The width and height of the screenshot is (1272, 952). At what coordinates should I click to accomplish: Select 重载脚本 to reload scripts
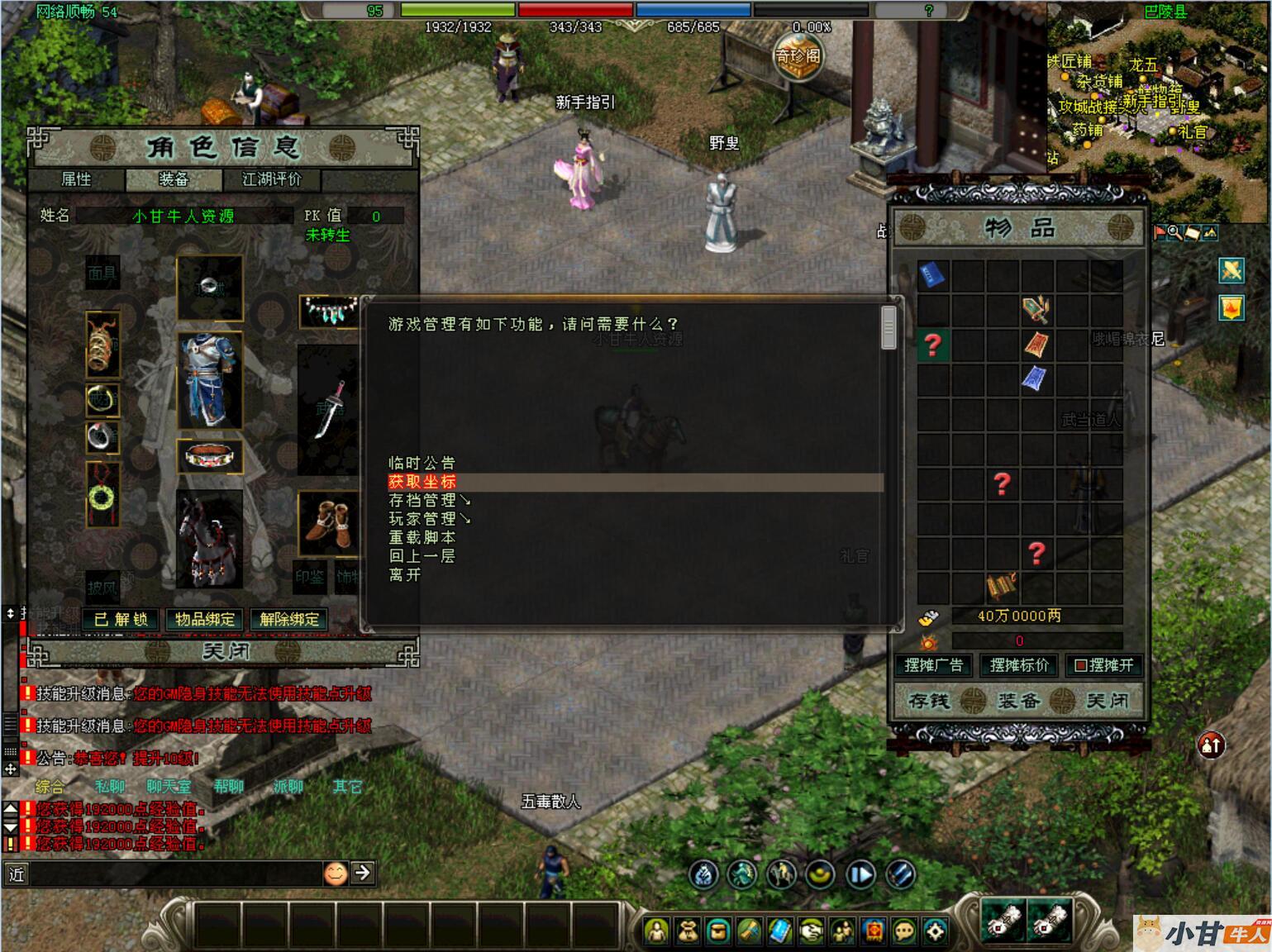[x=422, y=537]
